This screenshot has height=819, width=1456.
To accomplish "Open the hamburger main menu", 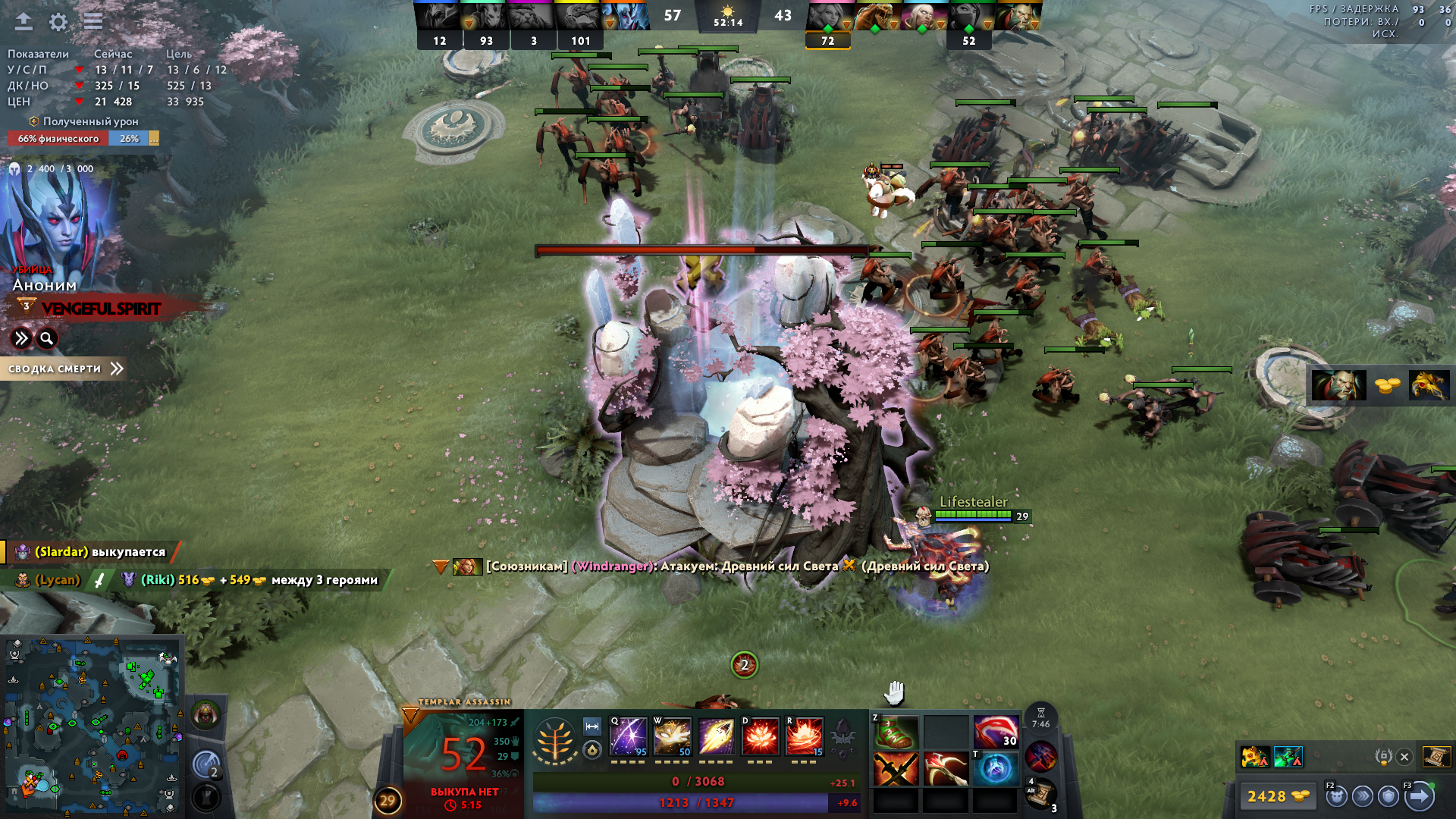I will 93,21.
